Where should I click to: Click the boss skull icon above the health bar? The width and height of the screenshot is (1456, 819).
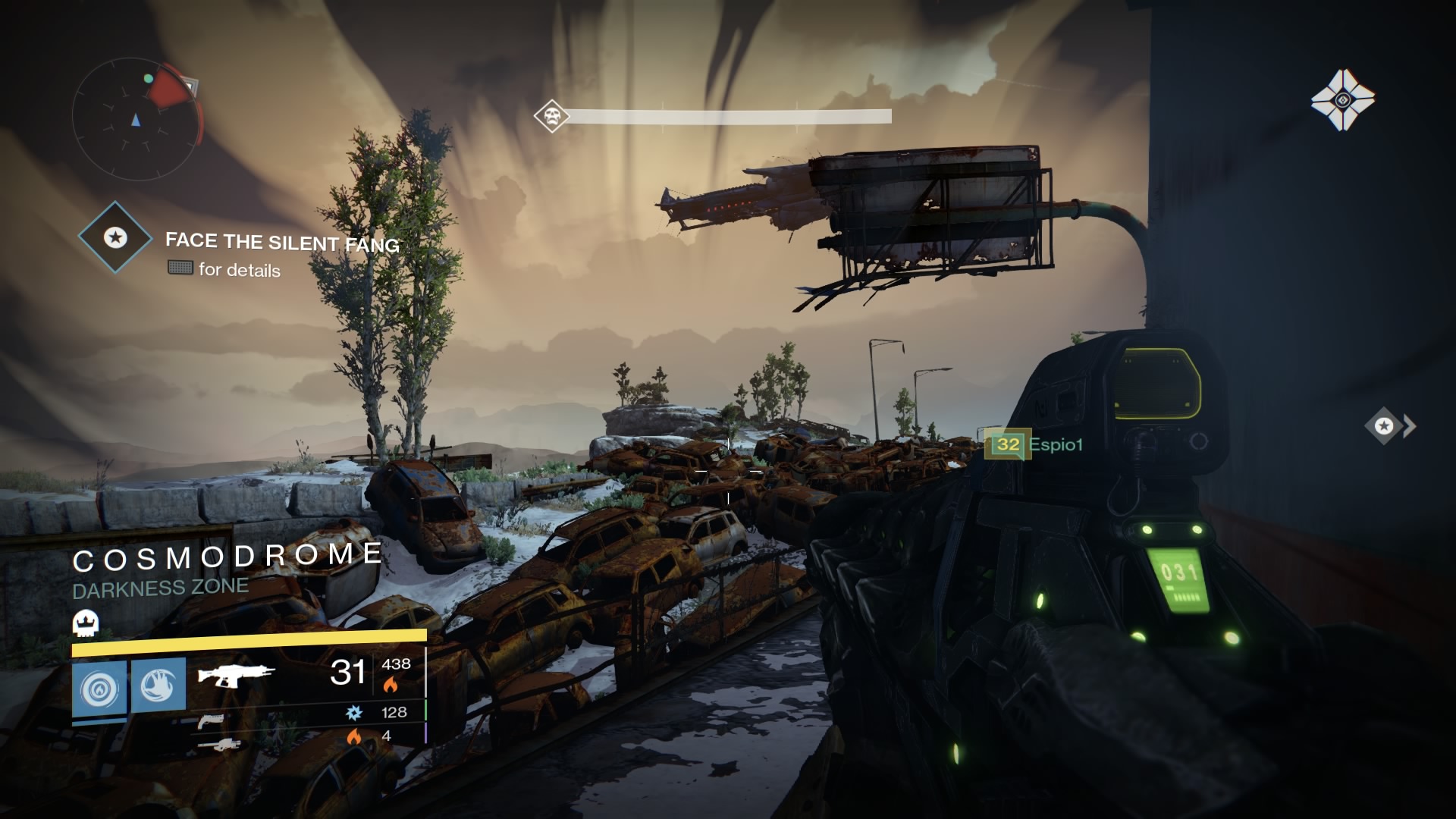click(x=551, y=116)
